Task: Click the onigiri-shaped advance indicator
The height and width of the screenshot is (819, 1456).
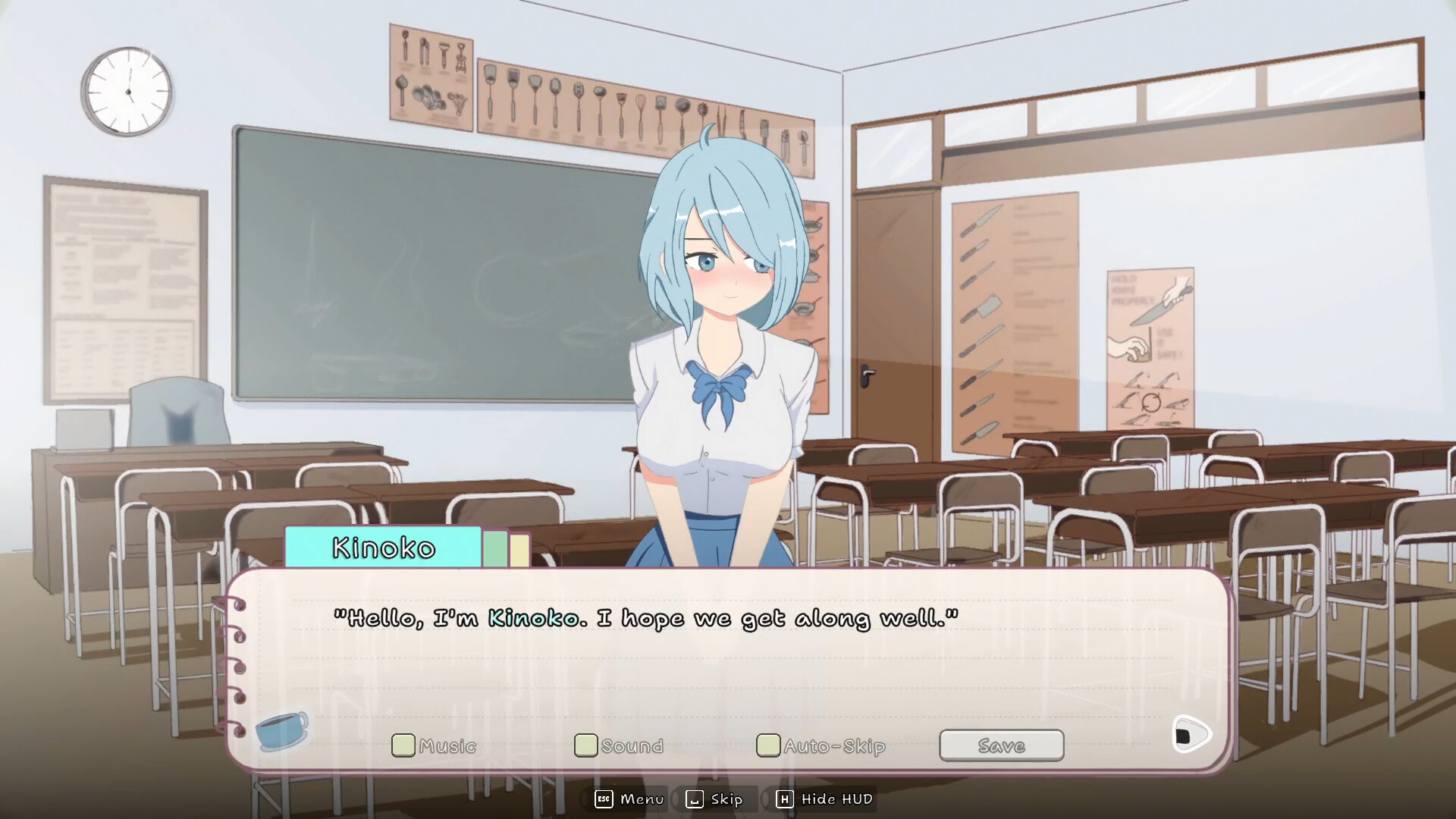Action: click(x=1193, y=733)
